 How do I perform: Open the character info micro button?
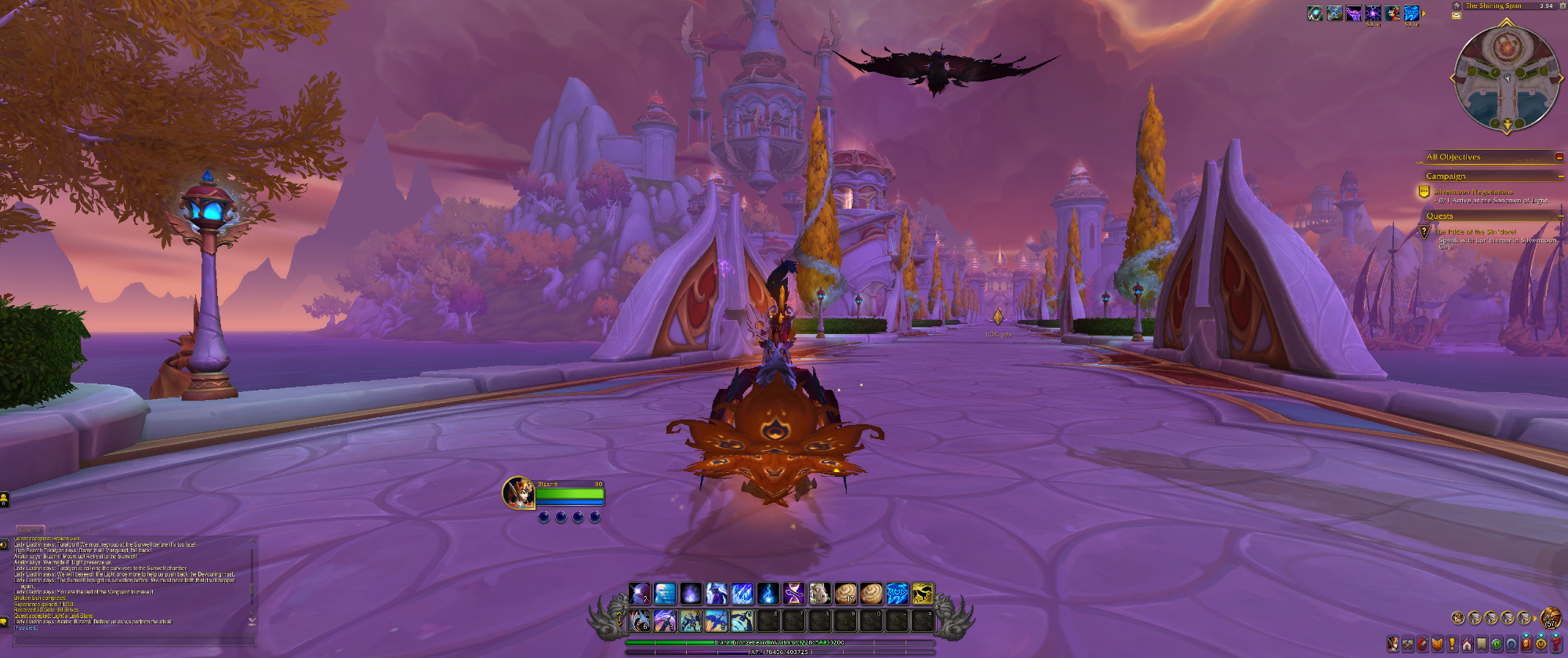coord(1393,645)
